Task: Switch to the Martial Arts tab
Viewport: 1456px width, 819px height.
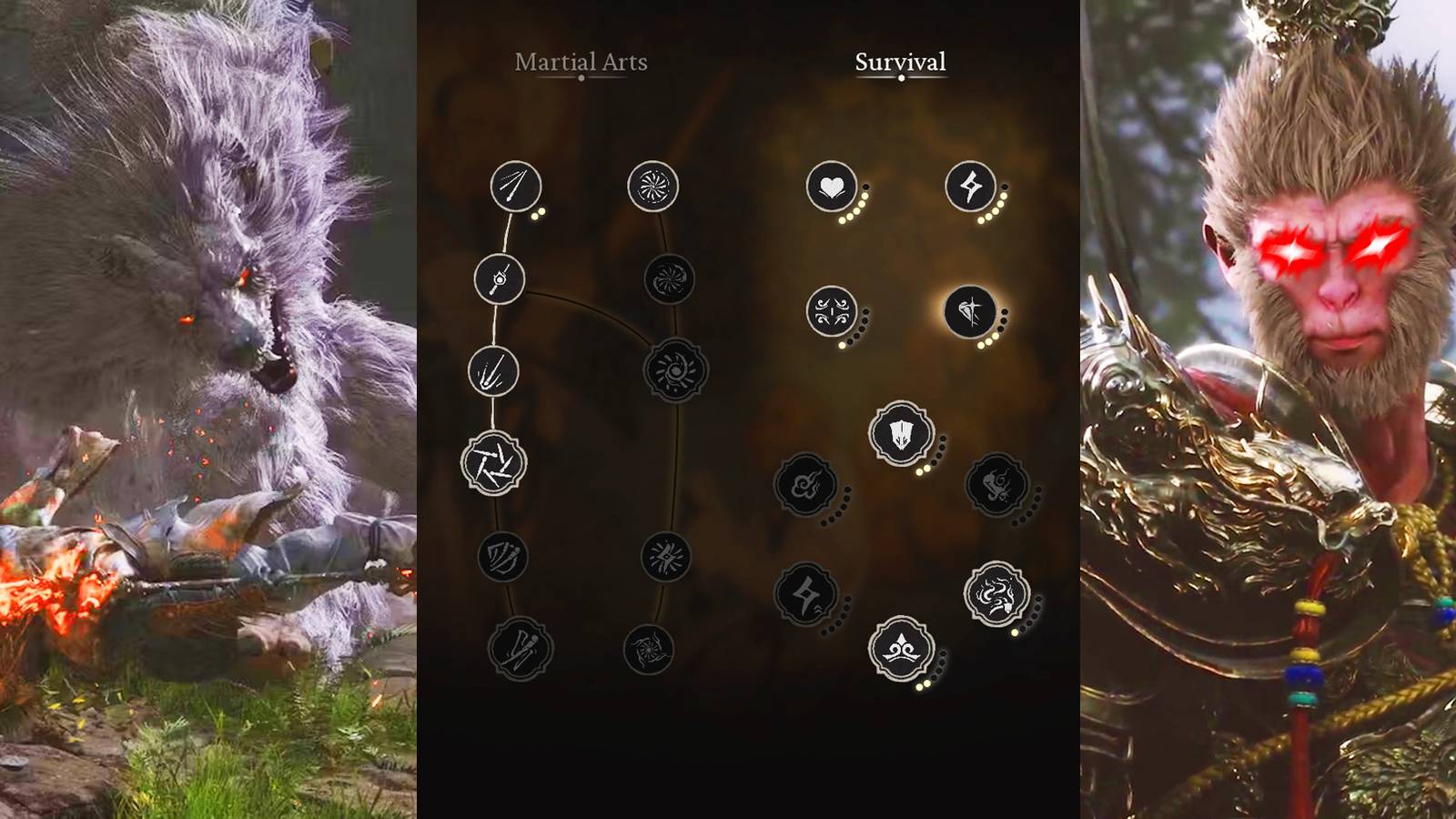Action: pos(581,64)
